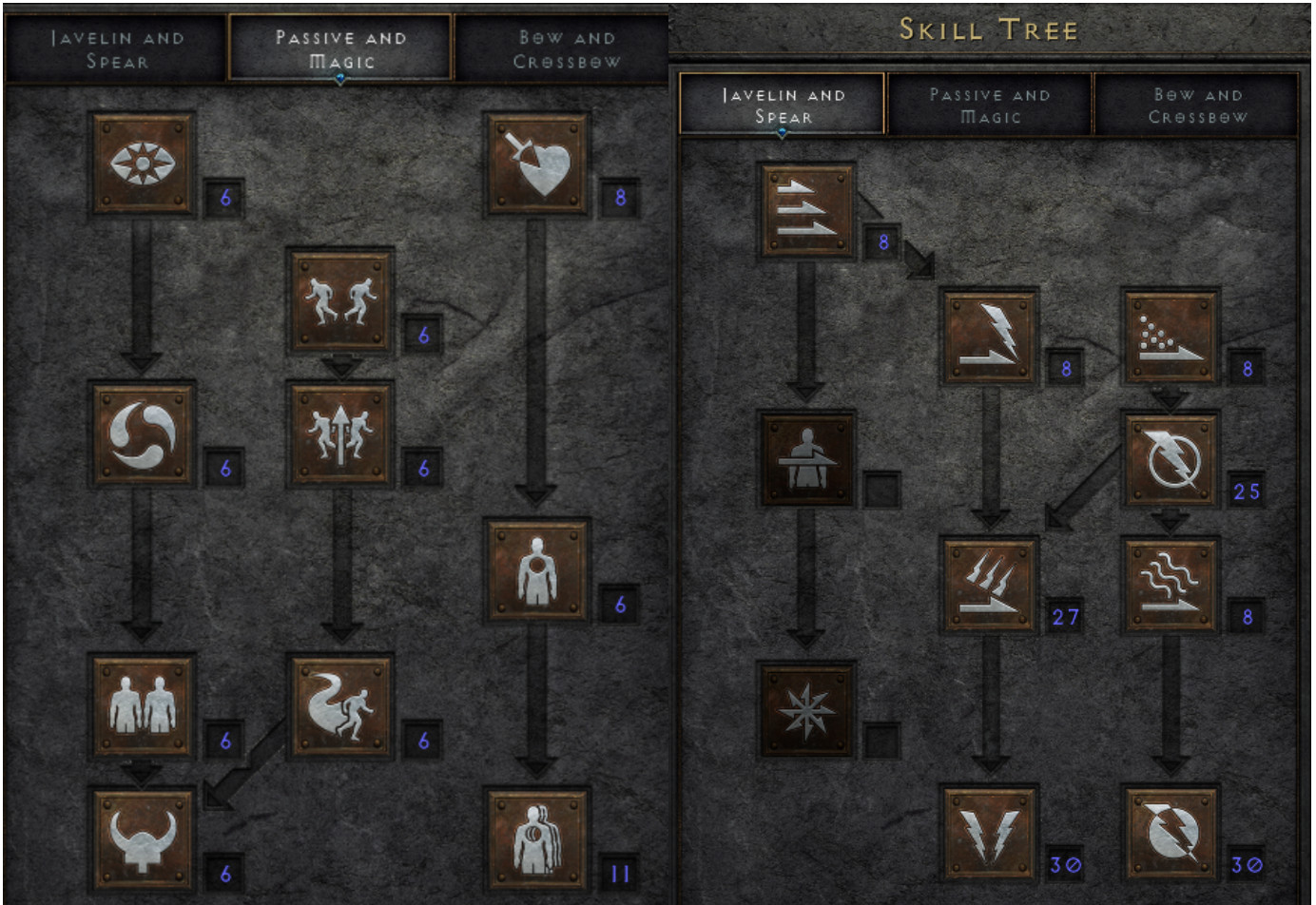This screenshot has width=1316, height=905.
Task: Select the Pierce skill icon
Action: coord(537,838)
